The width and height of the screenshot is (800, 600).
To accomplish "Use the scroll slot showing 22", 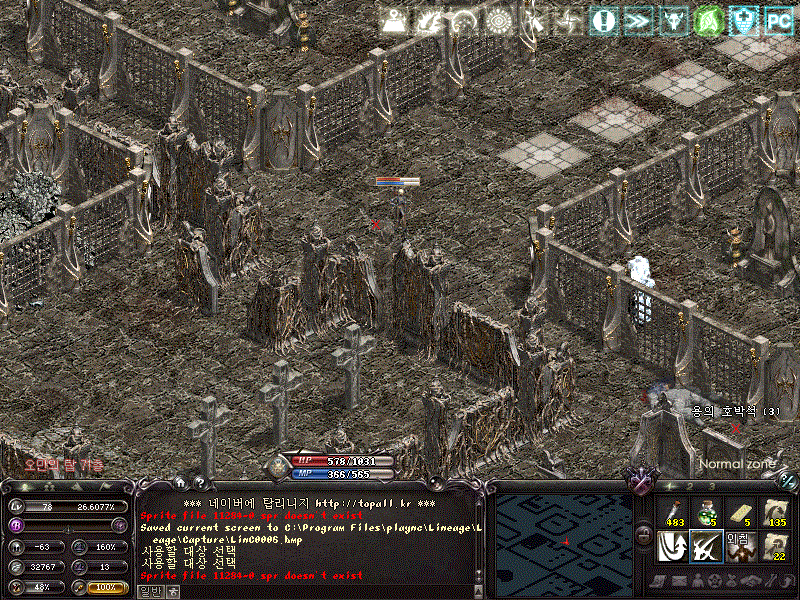I will [775, 546].
